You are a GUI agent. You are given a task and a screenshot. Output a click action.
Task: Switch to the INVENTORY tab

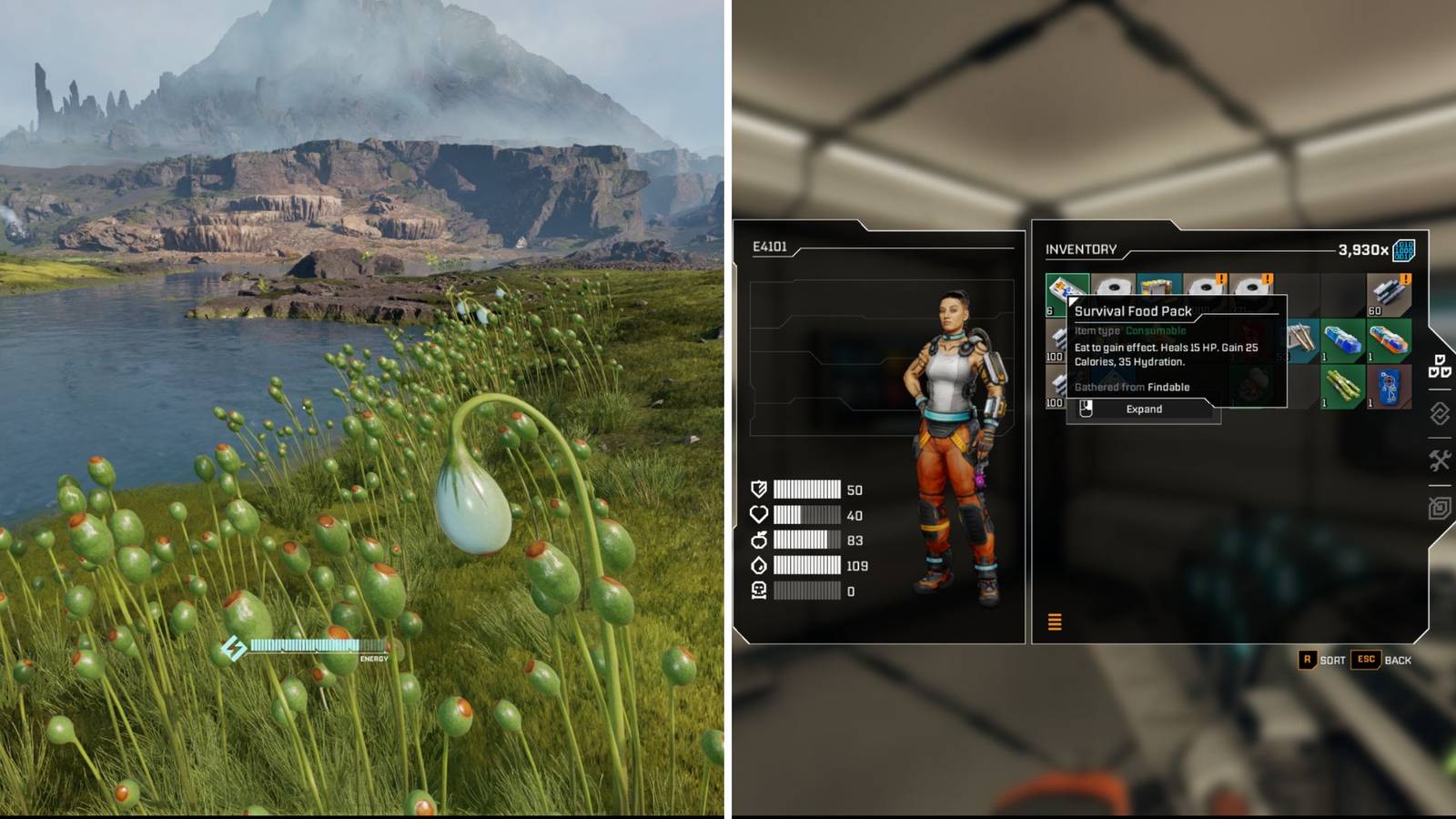tap(1080, 248)
